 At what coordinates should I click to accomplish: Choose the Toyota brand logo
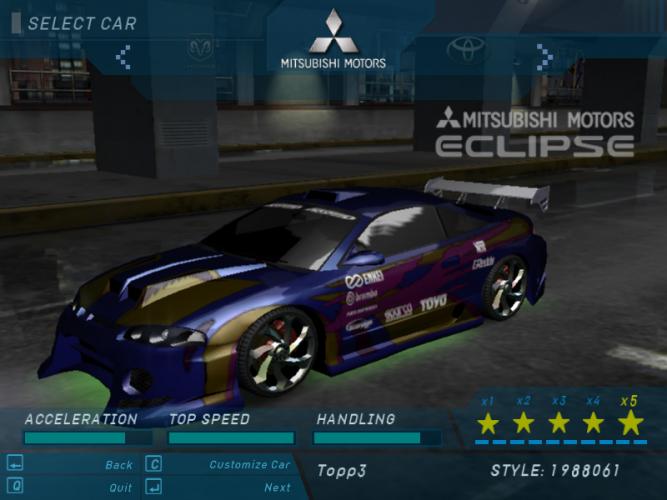pos(466,49)
